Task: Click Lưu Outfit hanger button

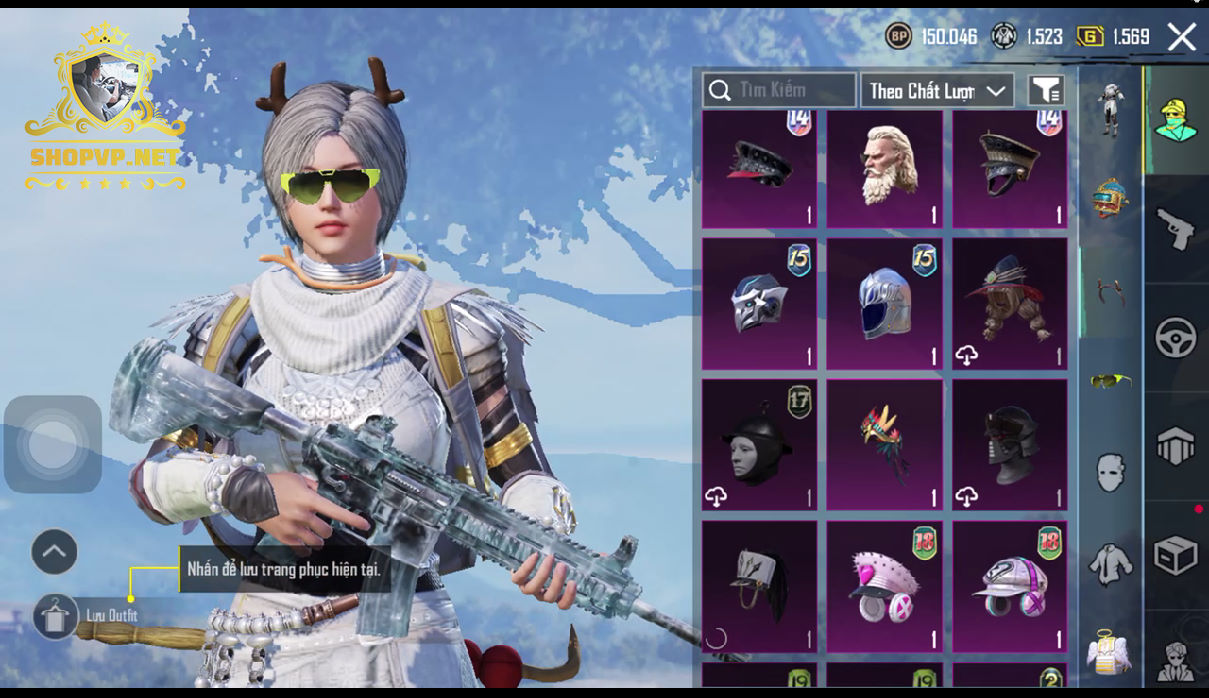Action: tap(55, 615)
